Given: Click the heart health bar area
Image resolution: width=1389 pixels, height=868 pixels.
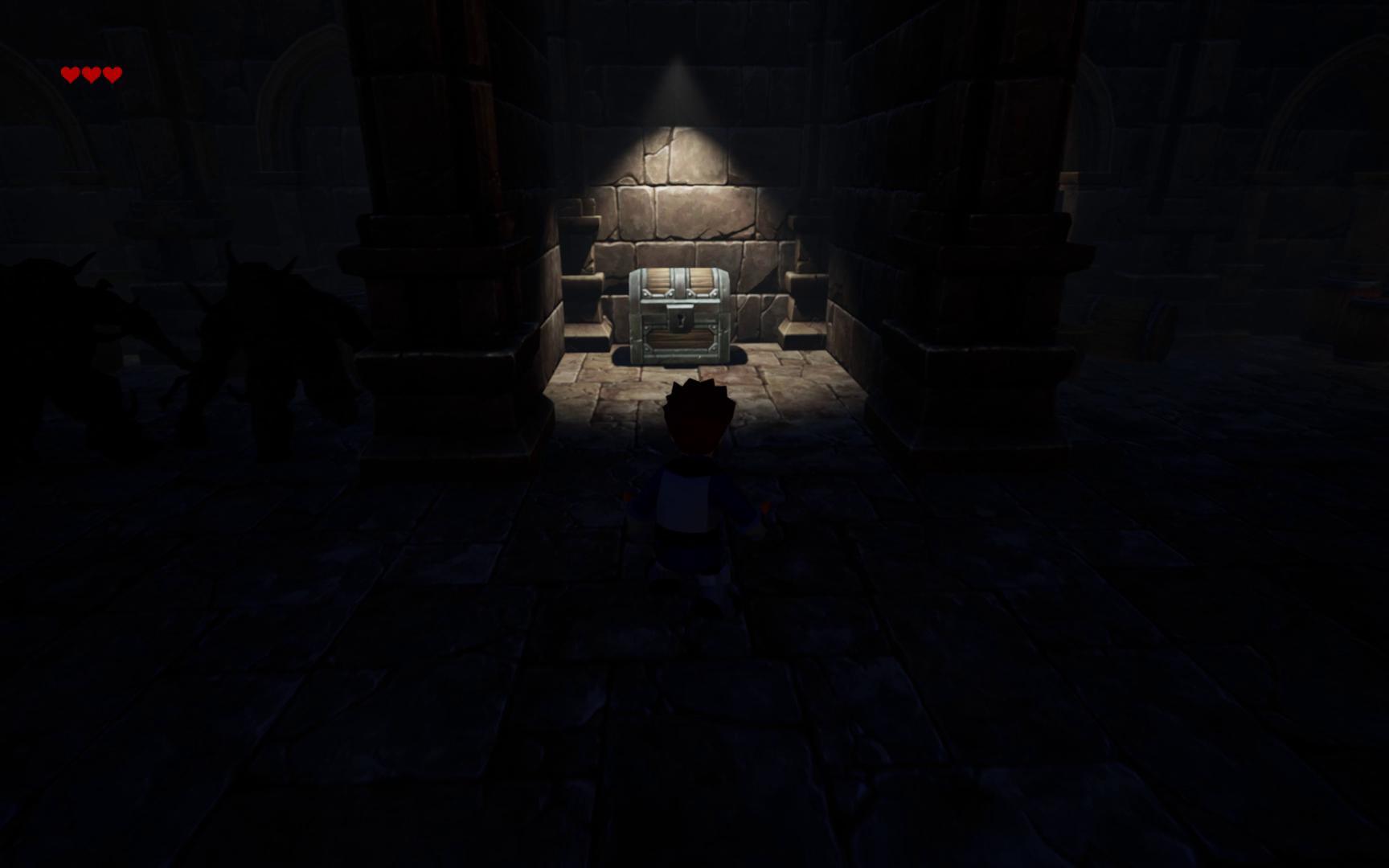Looking at the screenshot, I should point(91,75).
